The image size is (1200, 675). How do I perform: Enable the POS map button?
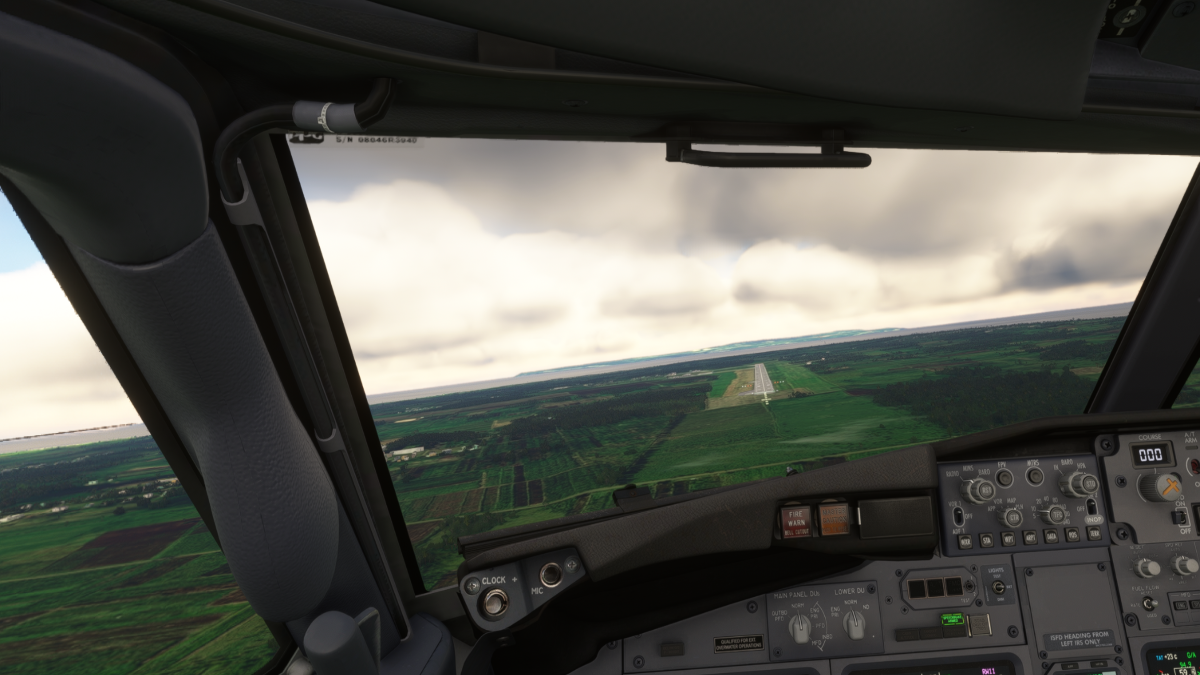(x=1074, y=536)
